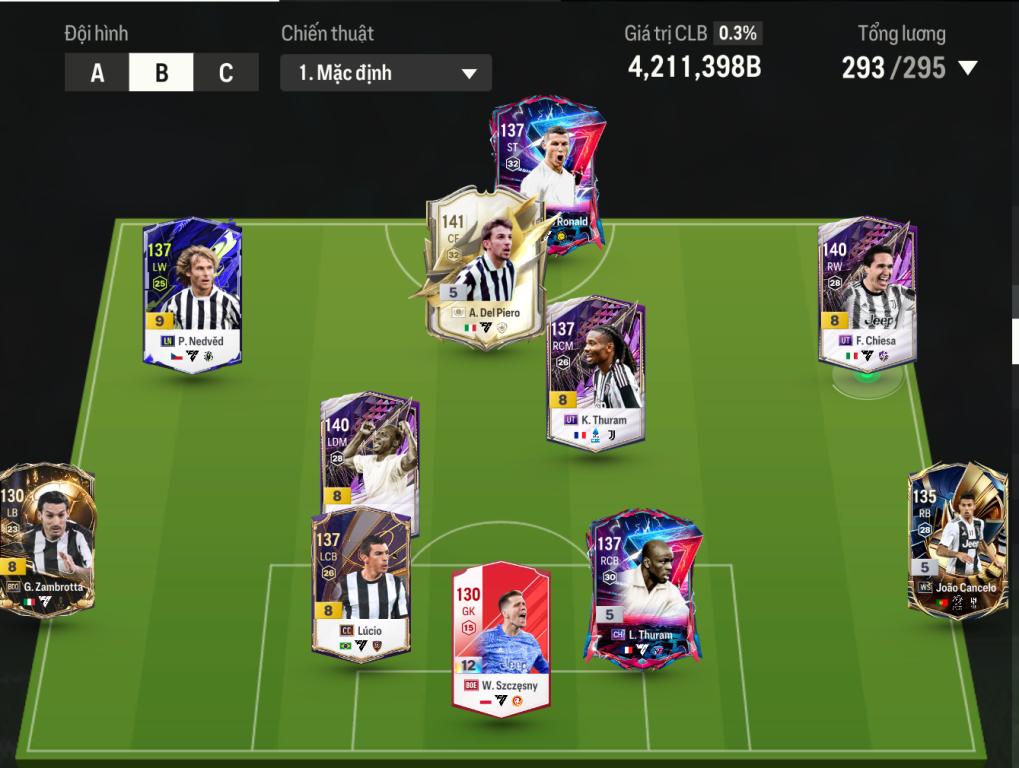Select the A. Del Piero CF card

point(487,270)
